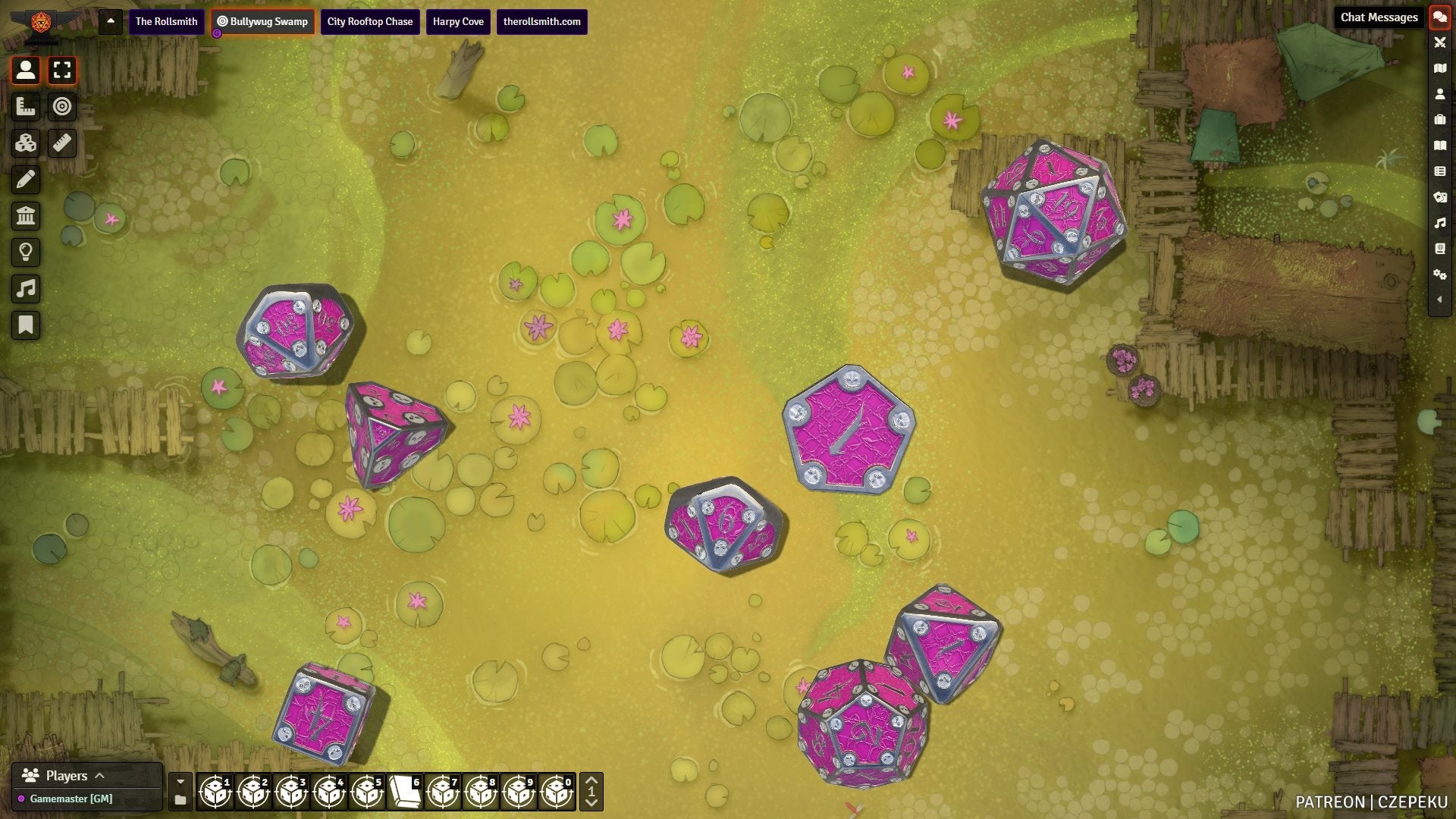Switch to The Rollsmith scene tab
Screen dimensions: 1456x819
pos(166,21)
